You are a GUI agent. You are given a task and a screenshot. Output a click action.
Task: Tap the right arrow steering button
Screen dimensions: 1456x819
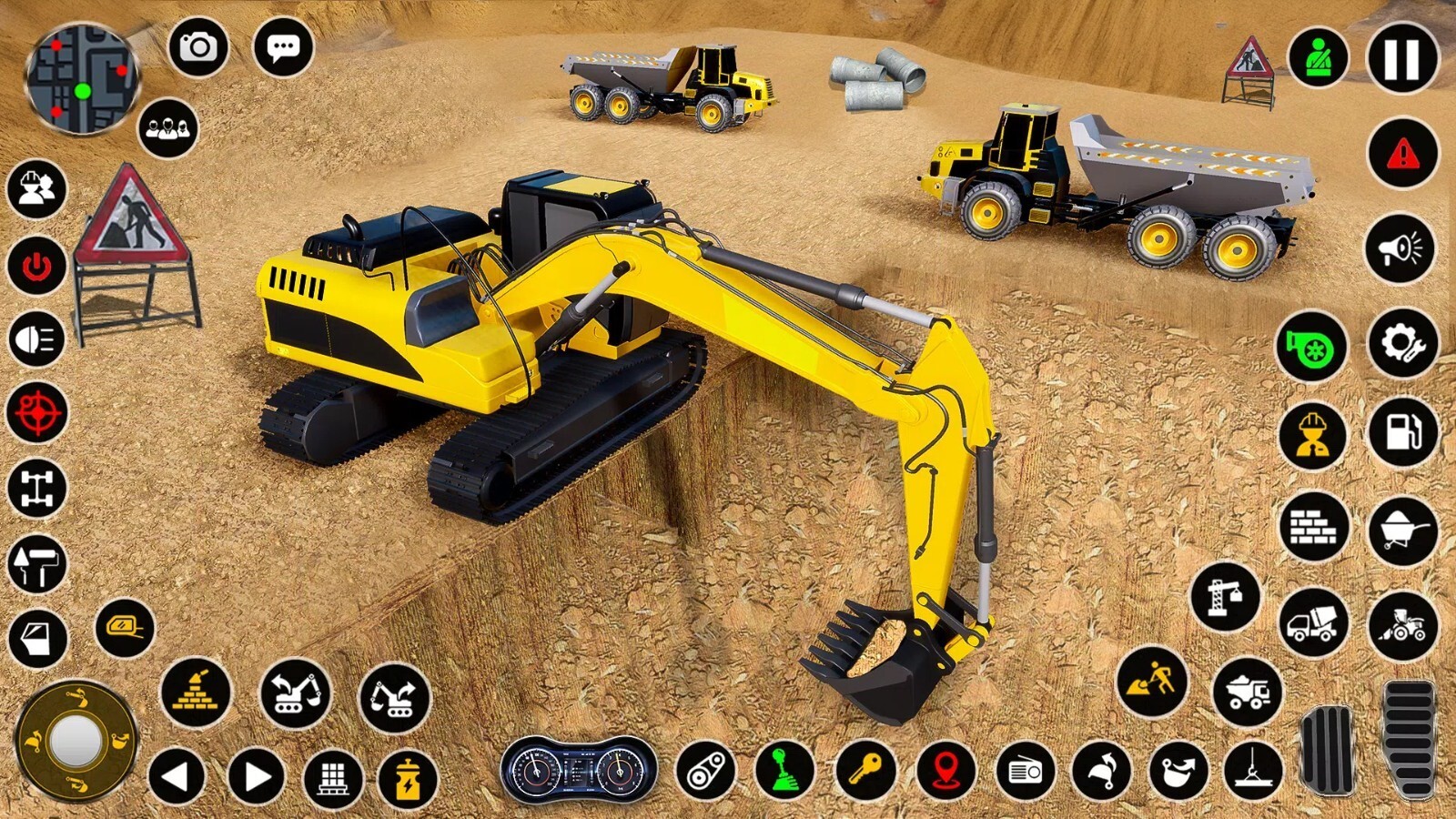256,777
